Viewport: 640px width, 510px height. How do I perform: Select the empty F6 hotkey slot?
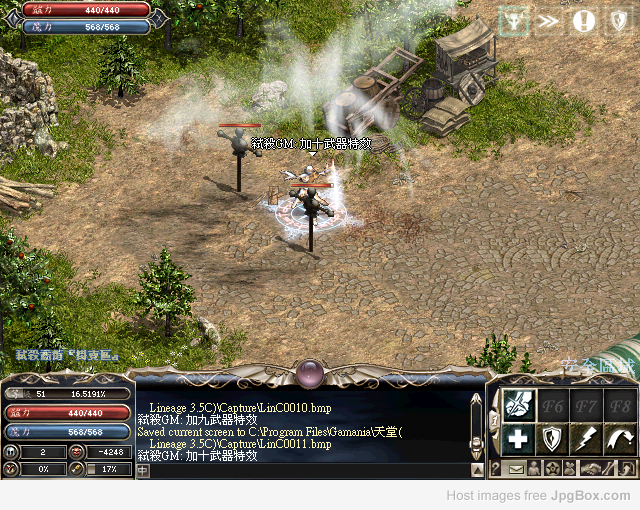(x=552, y=404)
